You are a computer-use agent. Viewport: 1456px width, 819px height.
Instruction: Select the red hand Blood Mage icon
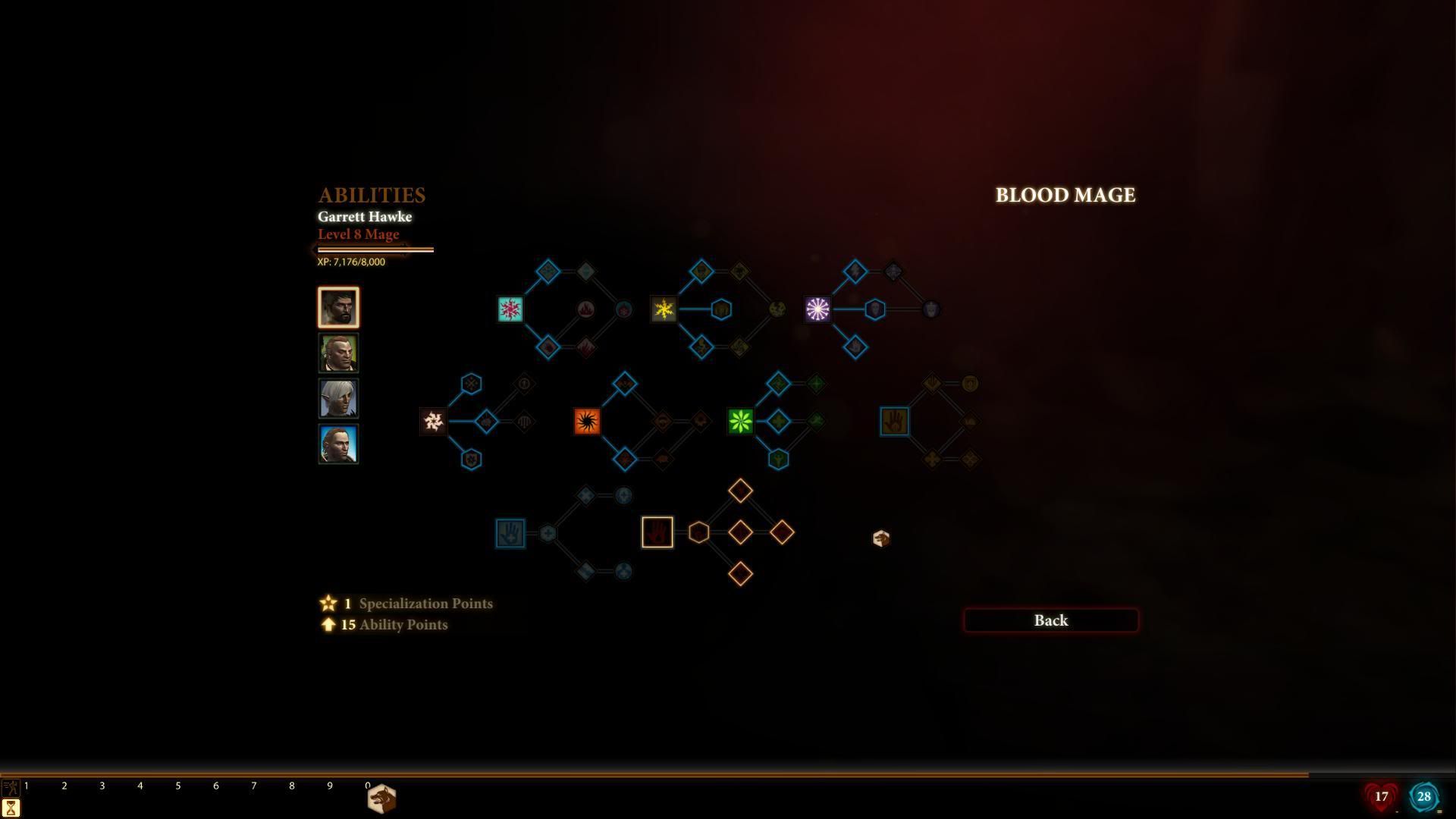tap(657, 532)
